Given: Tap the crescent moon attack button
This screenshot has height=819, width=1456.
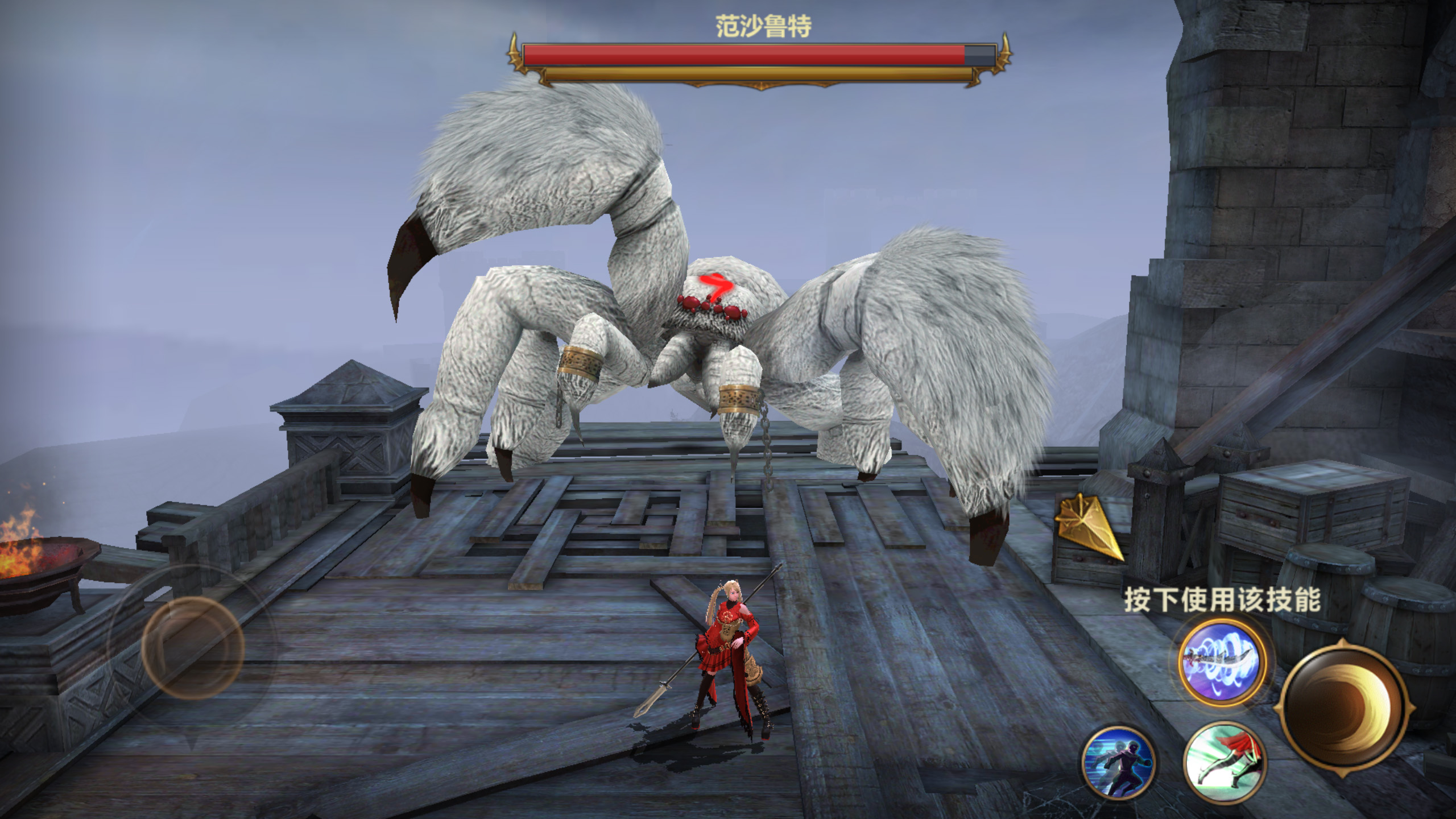Looking at the screenshot, I should (1343, 709).
